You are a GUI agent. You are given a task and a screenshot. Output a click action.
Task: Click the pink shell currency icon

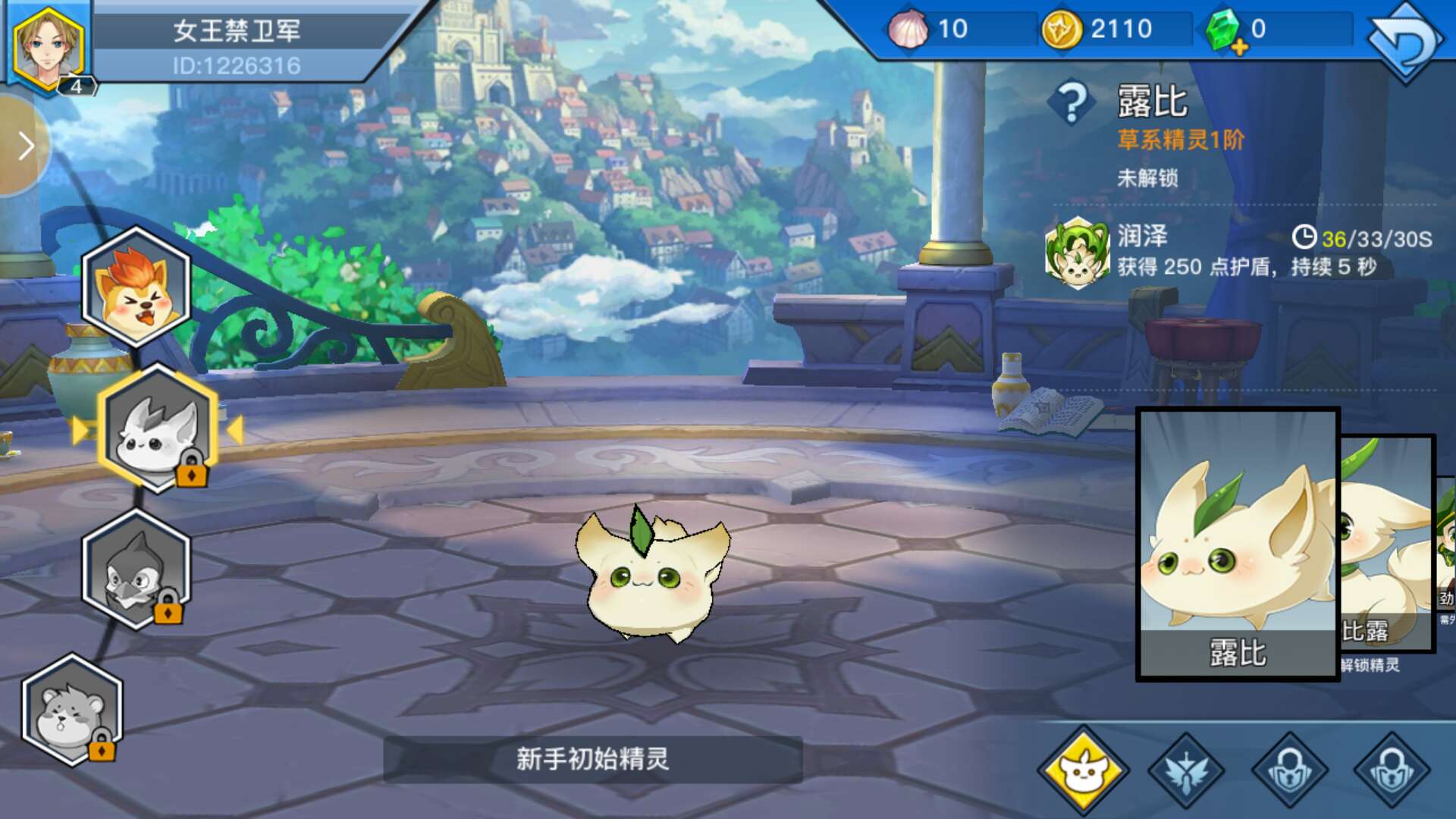(x=908, y=30)
